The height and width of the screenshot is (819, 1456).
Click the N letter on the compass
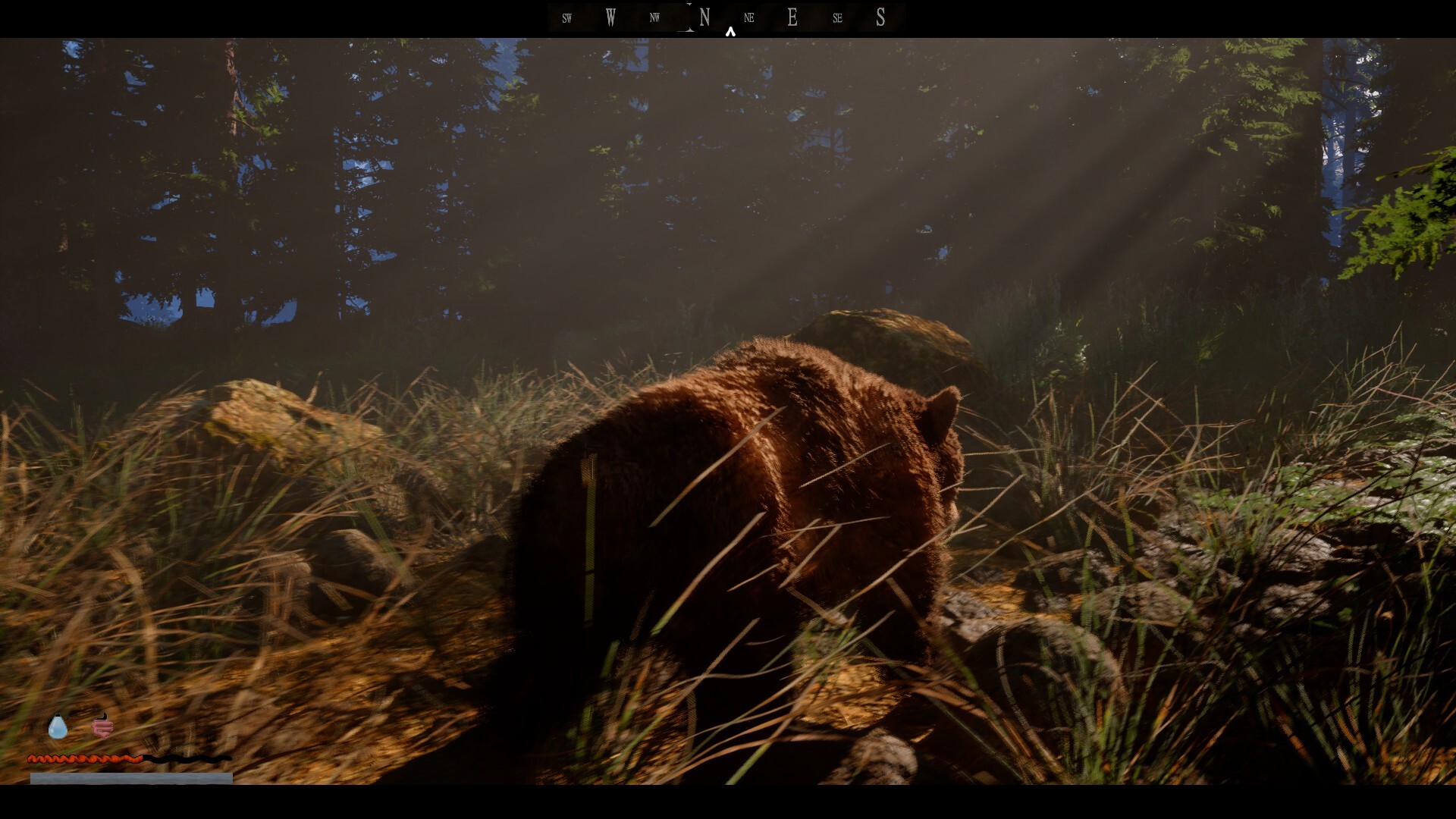(704, 17)
